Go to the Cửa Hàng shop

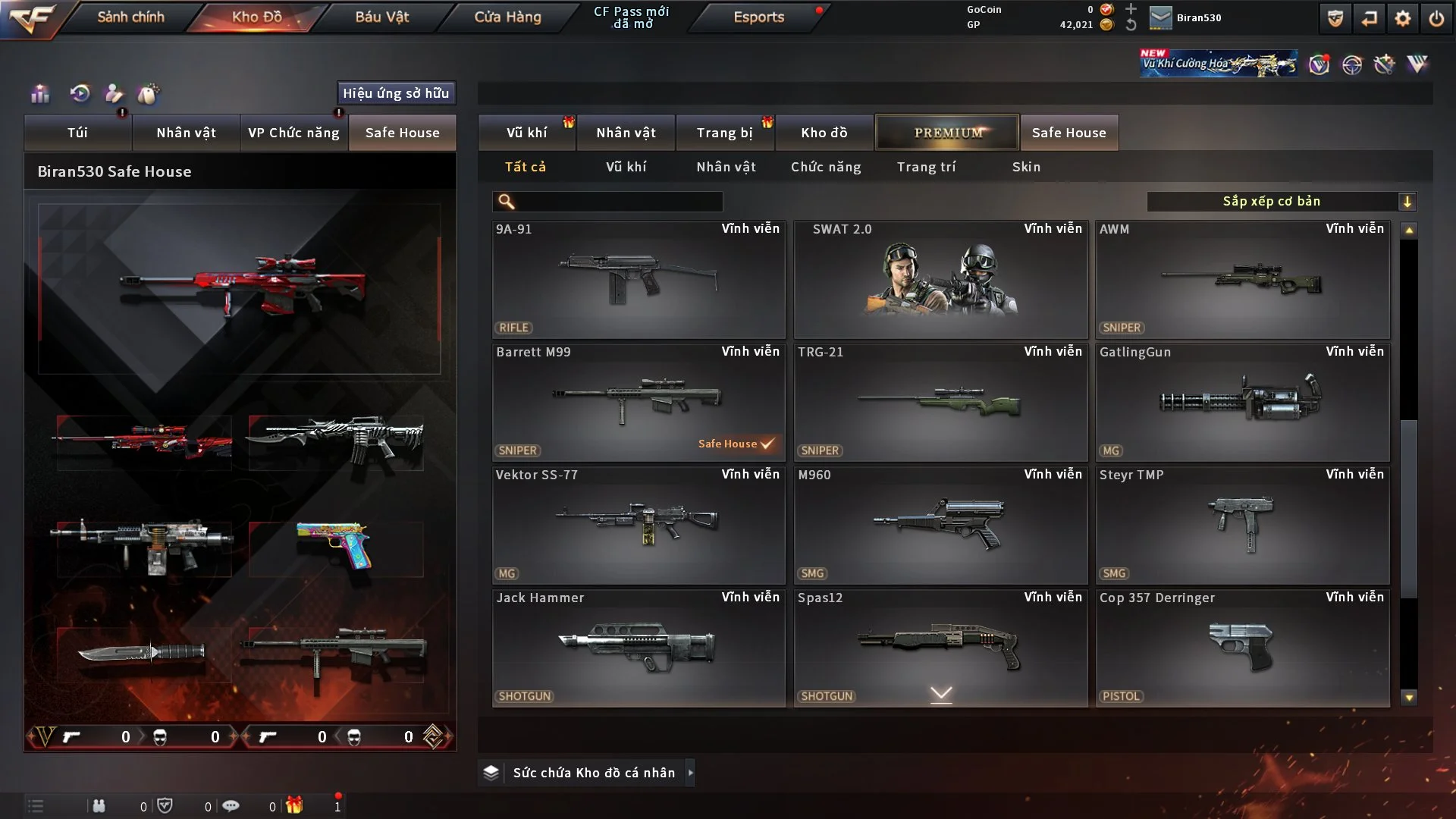[507, 17]
